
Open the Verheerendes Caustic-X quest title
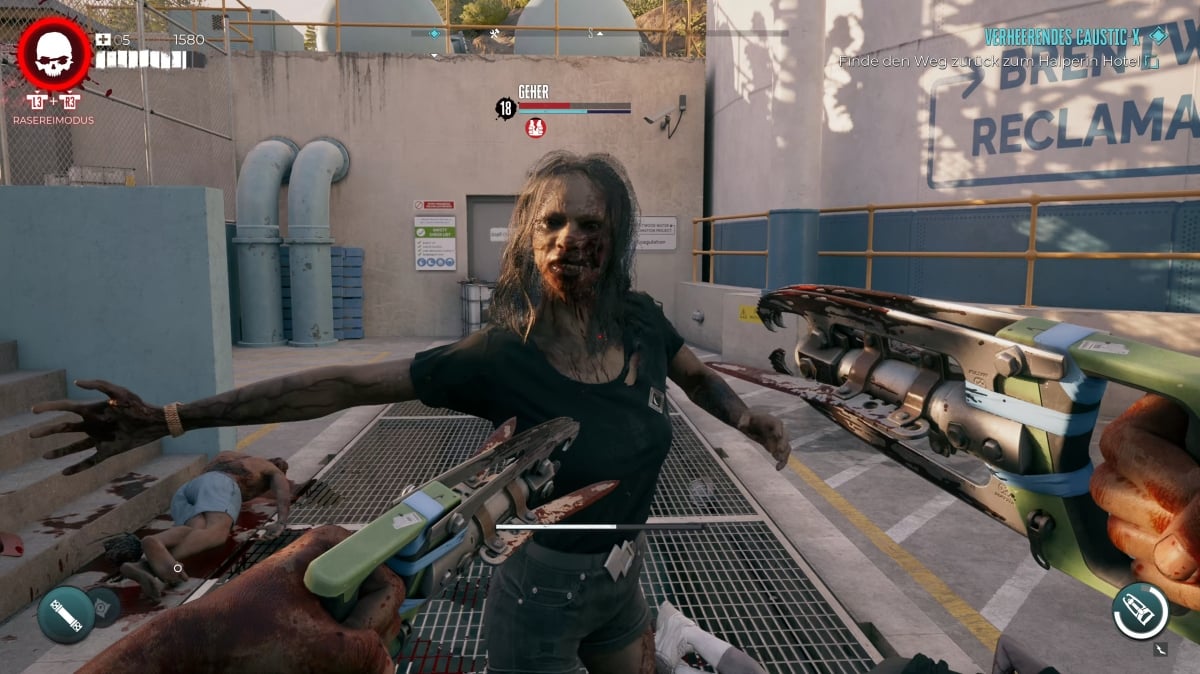pyautogui.click(x=1062, y=37)
